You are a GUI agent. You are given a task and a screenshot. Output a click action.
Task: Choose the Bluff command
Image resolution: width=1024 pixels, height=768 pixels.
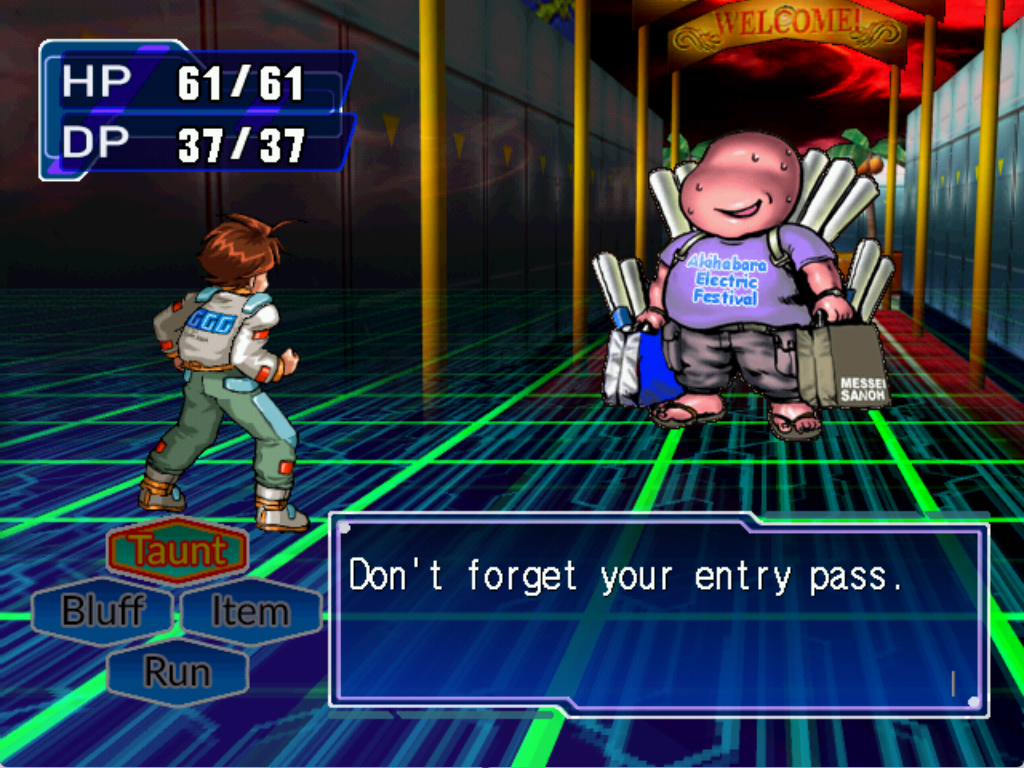pyautogui.click(x=102, y=611)
